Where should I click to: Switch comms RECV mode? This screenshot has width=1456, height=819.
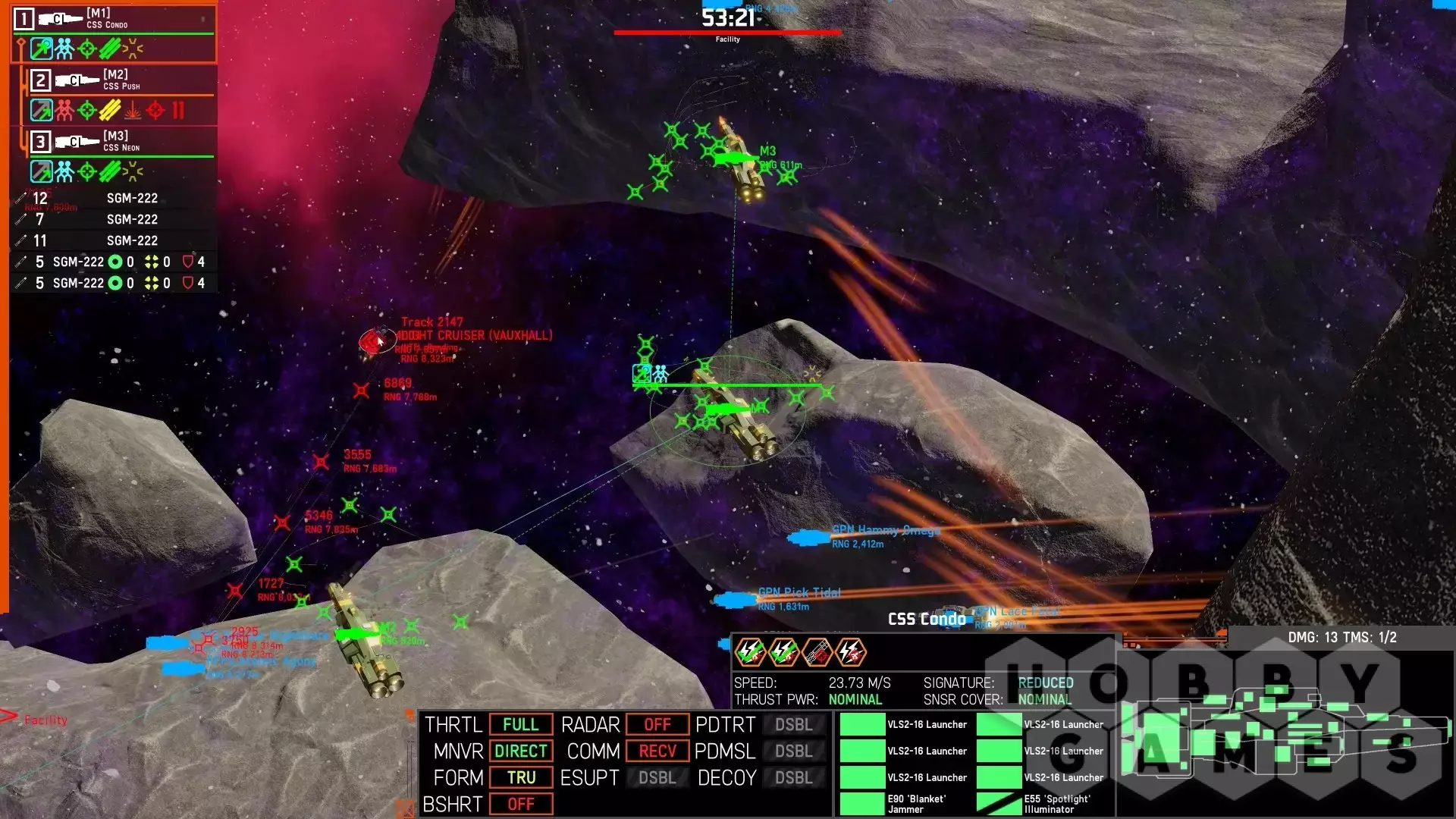(x=657, y=752)
